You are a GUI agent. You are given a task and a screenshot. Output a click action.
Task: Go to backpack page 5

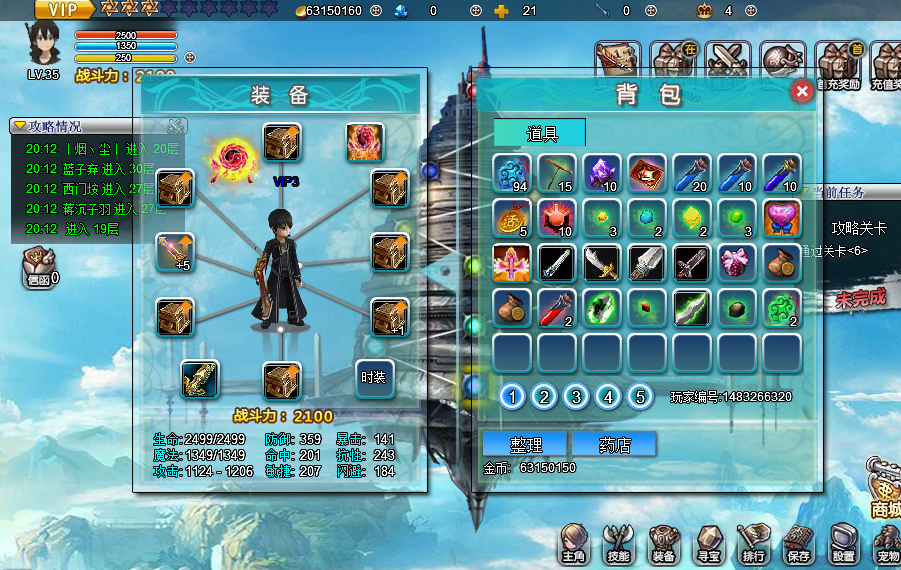point(640,397)
